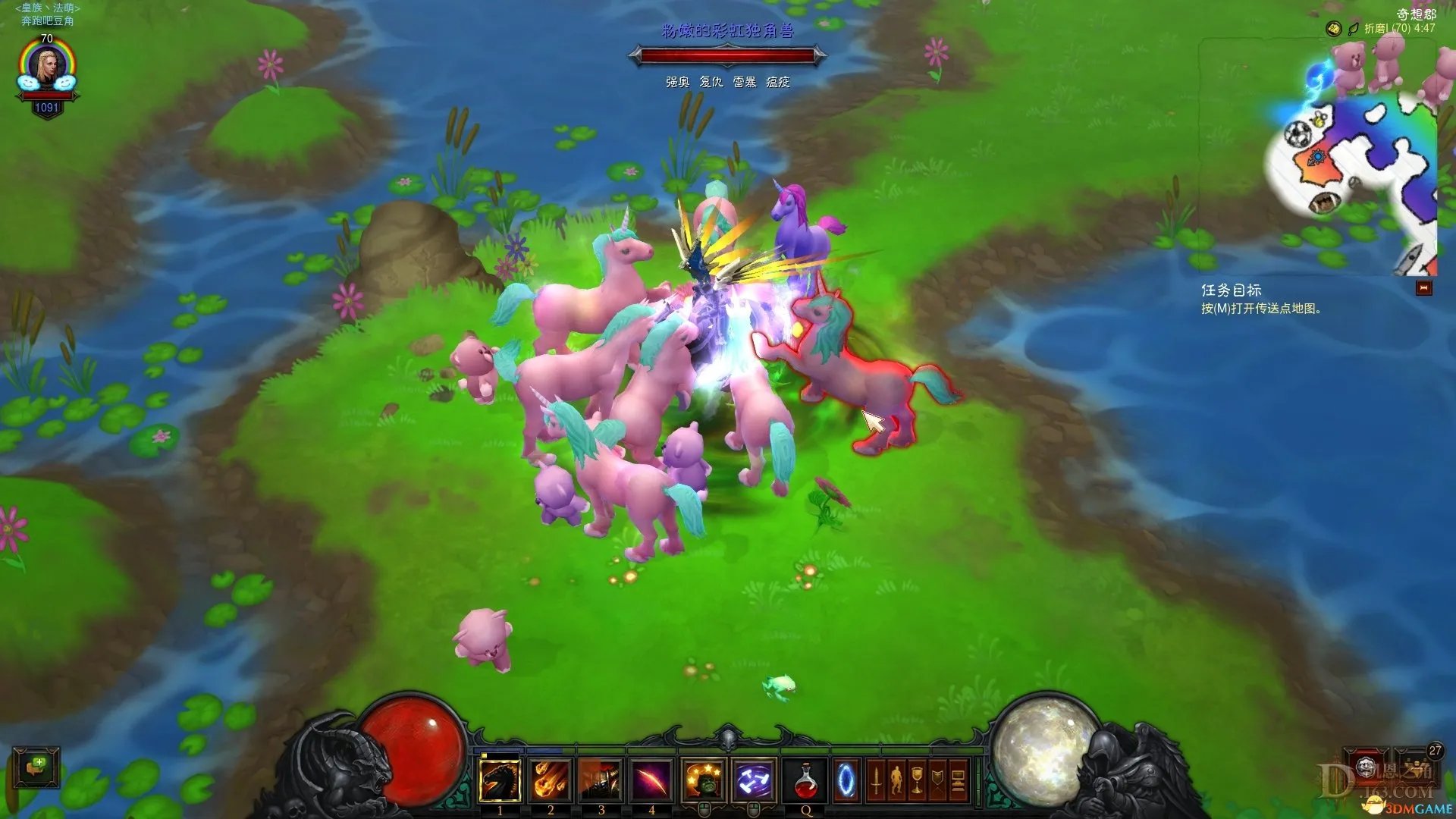Viewport: 1456px width, 819px height.
Task: Drink the red health potion
Action: pyautogui.click(x=806, y=780)
